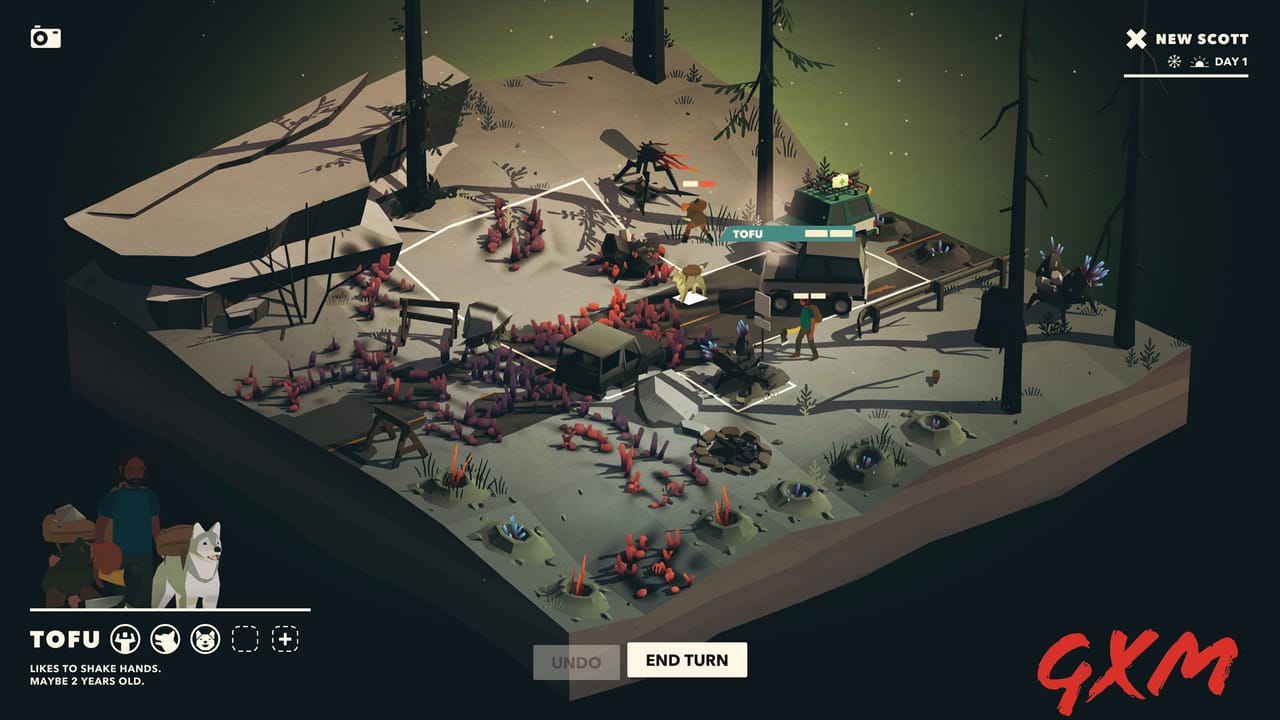Screen dimensions: 1280x720
Task: Click the X marker beside New Scott
Action: point(1135,39)
